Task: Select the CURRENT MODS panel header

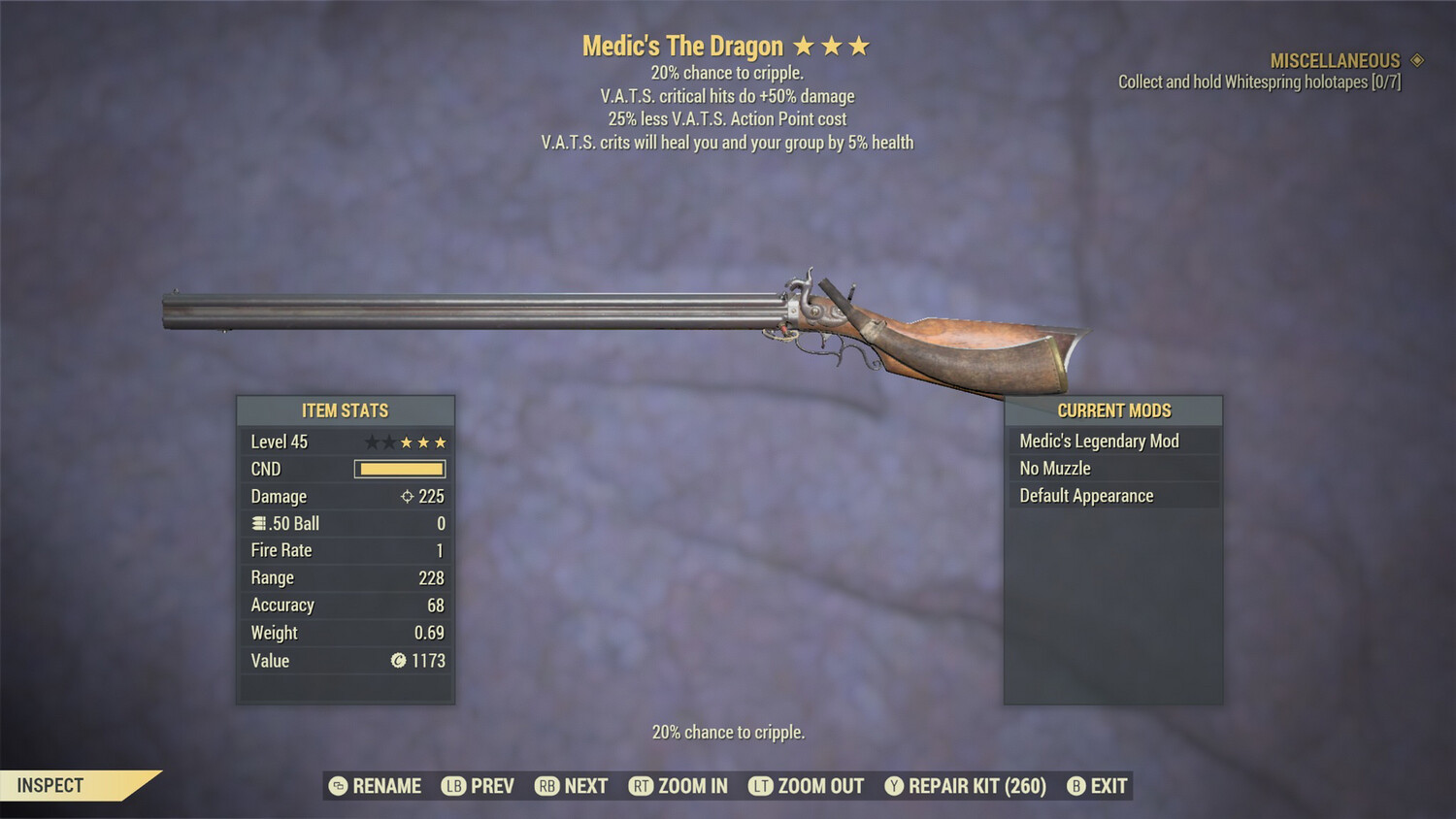Action: pyautogui.click(x=1114, y=410)
